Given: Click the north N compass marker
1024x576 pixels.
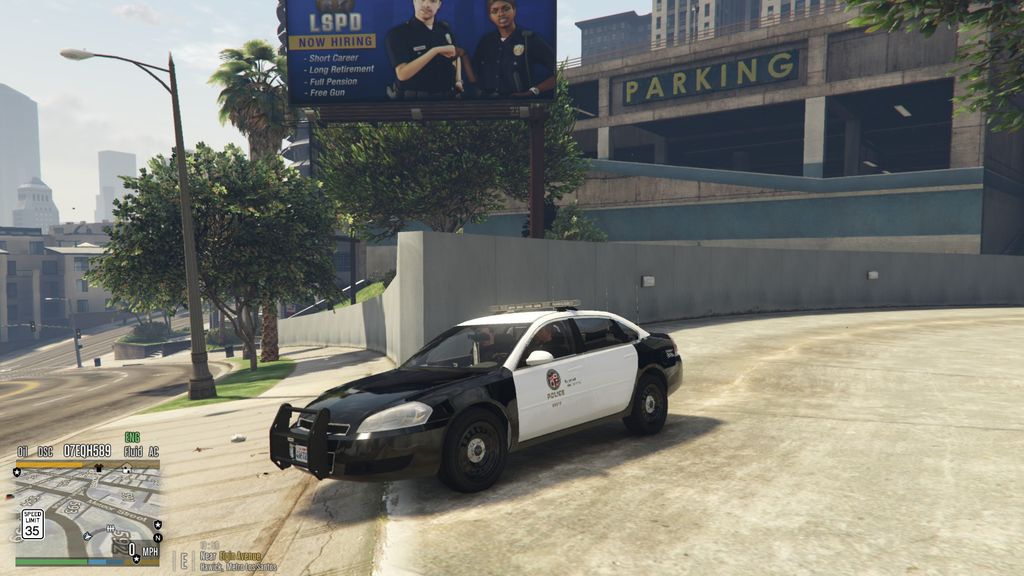Looking at the screenshot, I should (157, 538).
